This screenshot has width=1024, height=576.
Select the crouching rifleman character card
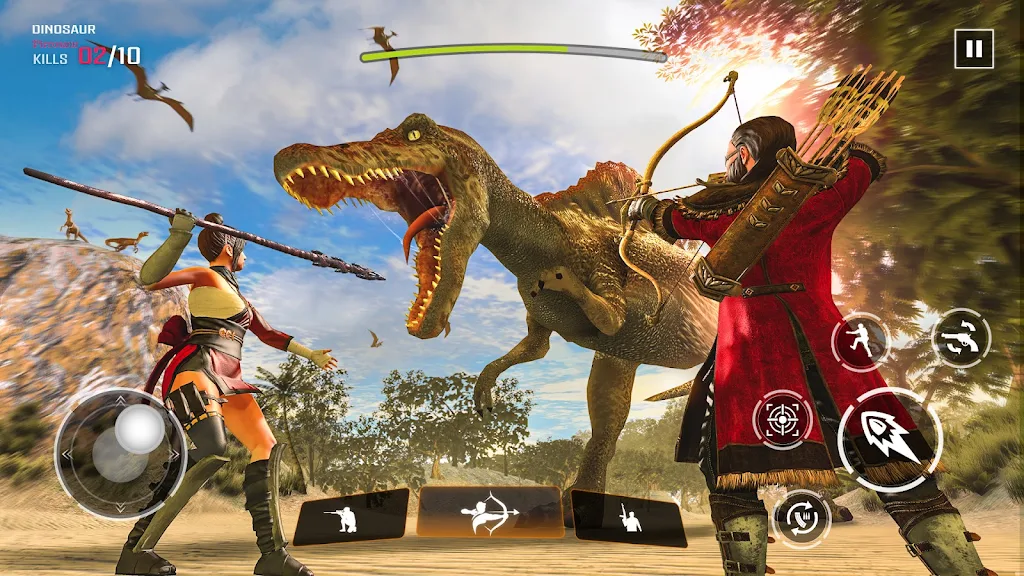click(351, 516)
